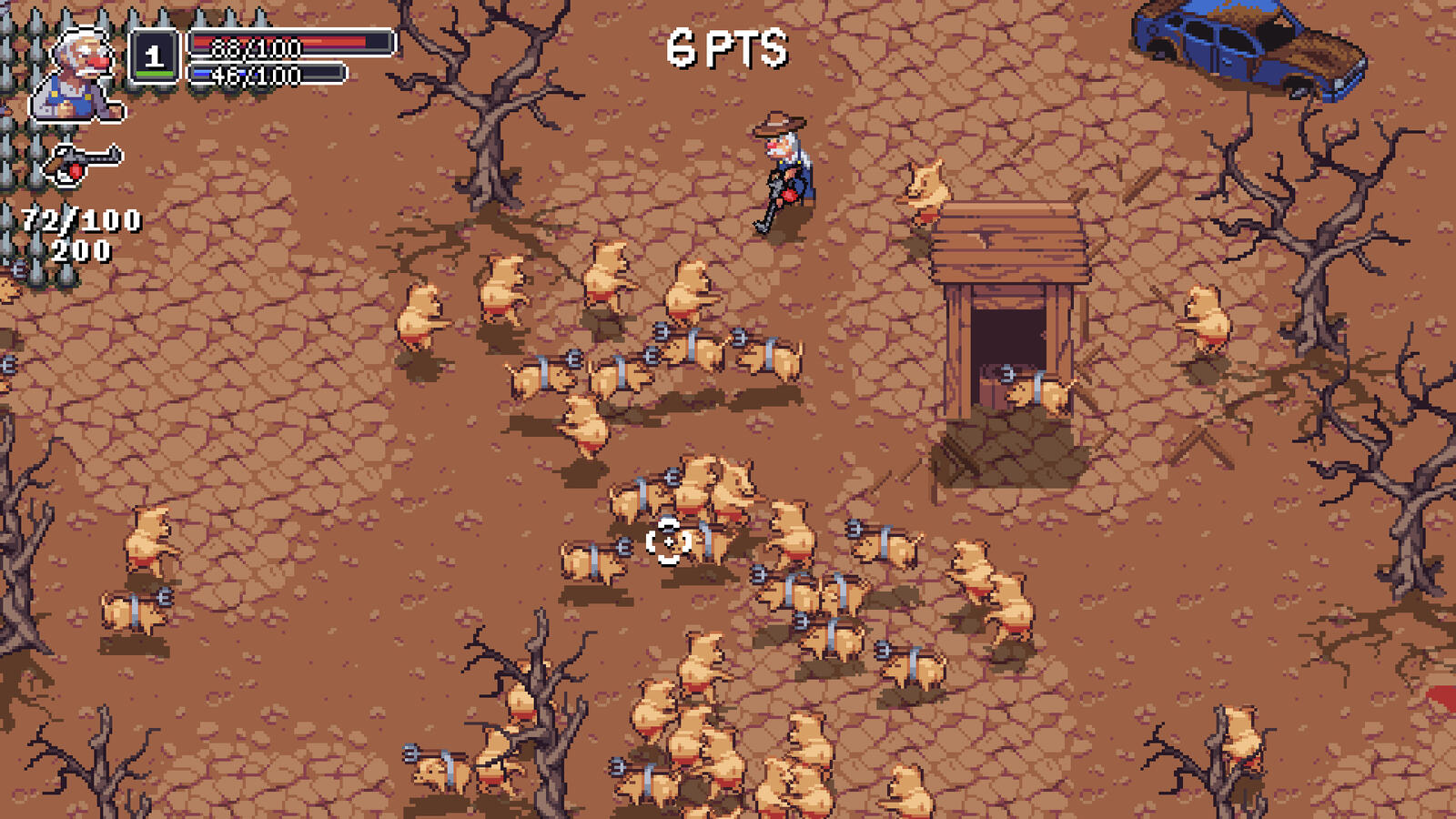The height and width of the screenshot is (819, 1456).
Task: Click the crosshair aiming reticle
Action: 669,542
